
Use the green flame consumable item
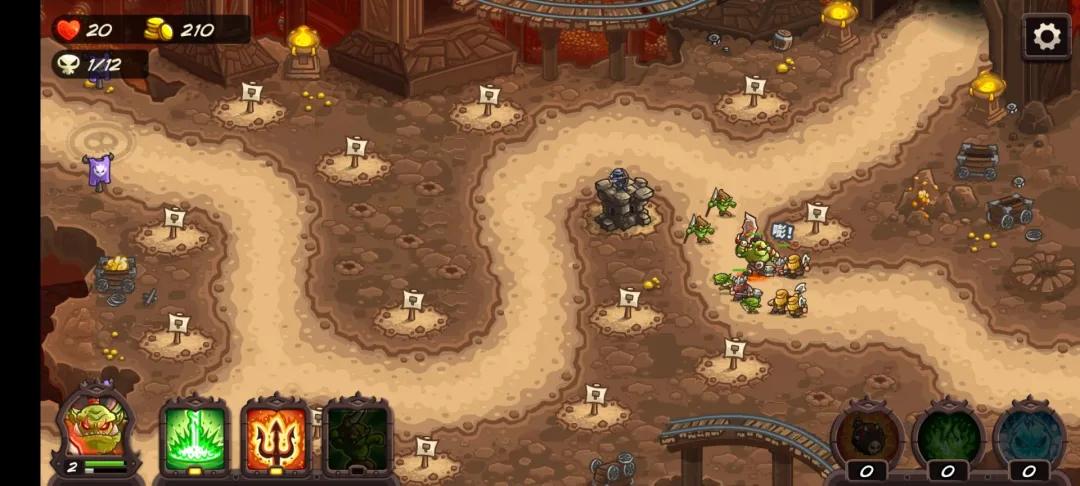click(948, 437)
